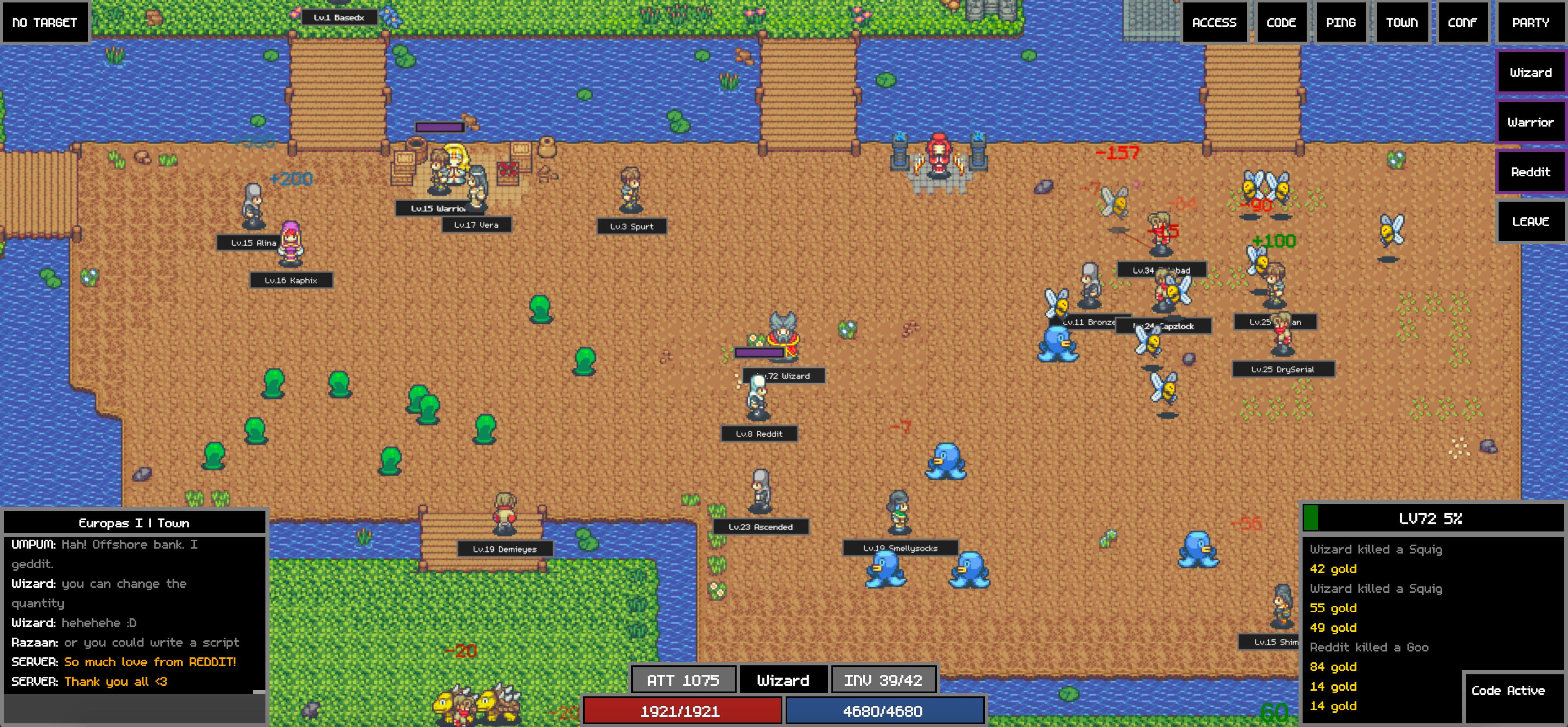
Task: Open the TOWN menu
Action: coord(1402,22)
